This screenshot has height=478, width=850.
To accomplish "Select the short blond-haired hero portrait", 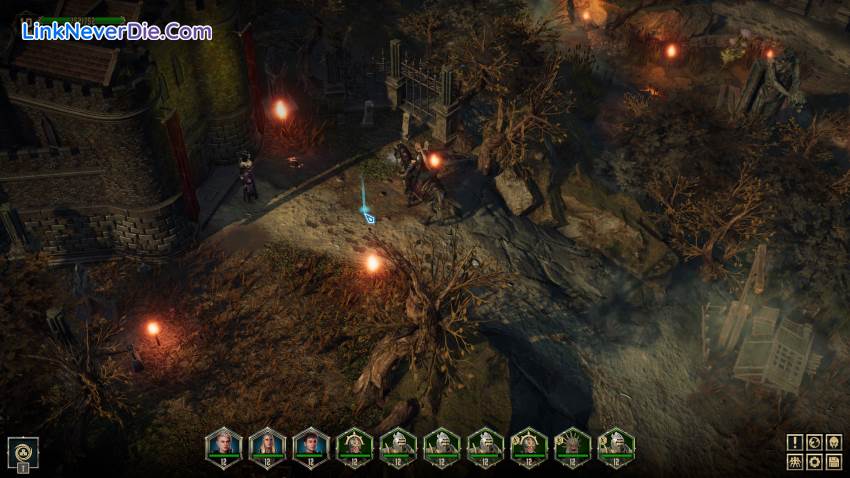I will click(x=223, y=444).
